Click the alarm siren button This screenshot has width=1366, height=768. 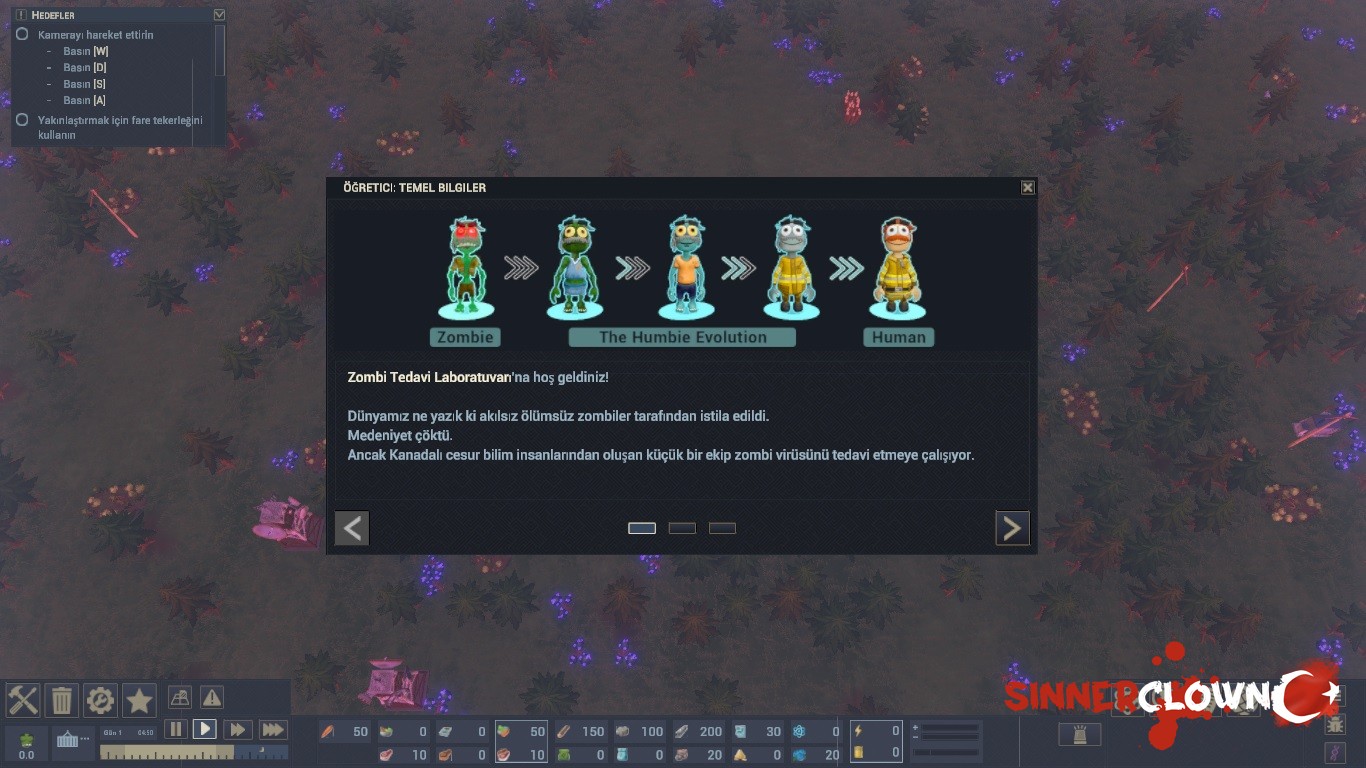click(x=1079, y=735)
